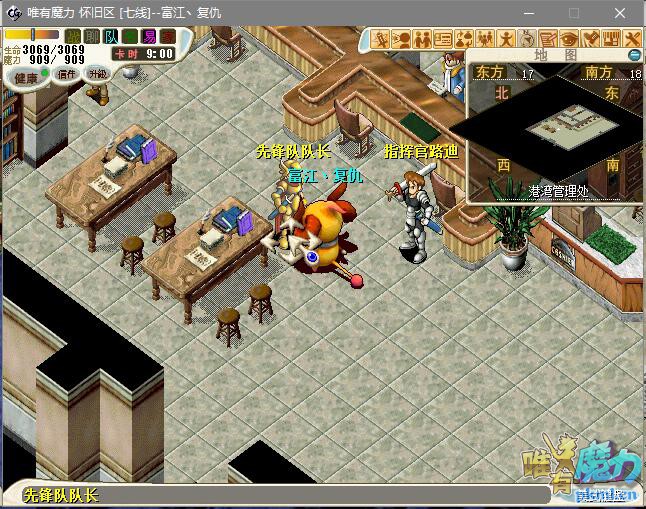
Task: Click the two-people party icon in the toolbar
Action: point(422,39)
